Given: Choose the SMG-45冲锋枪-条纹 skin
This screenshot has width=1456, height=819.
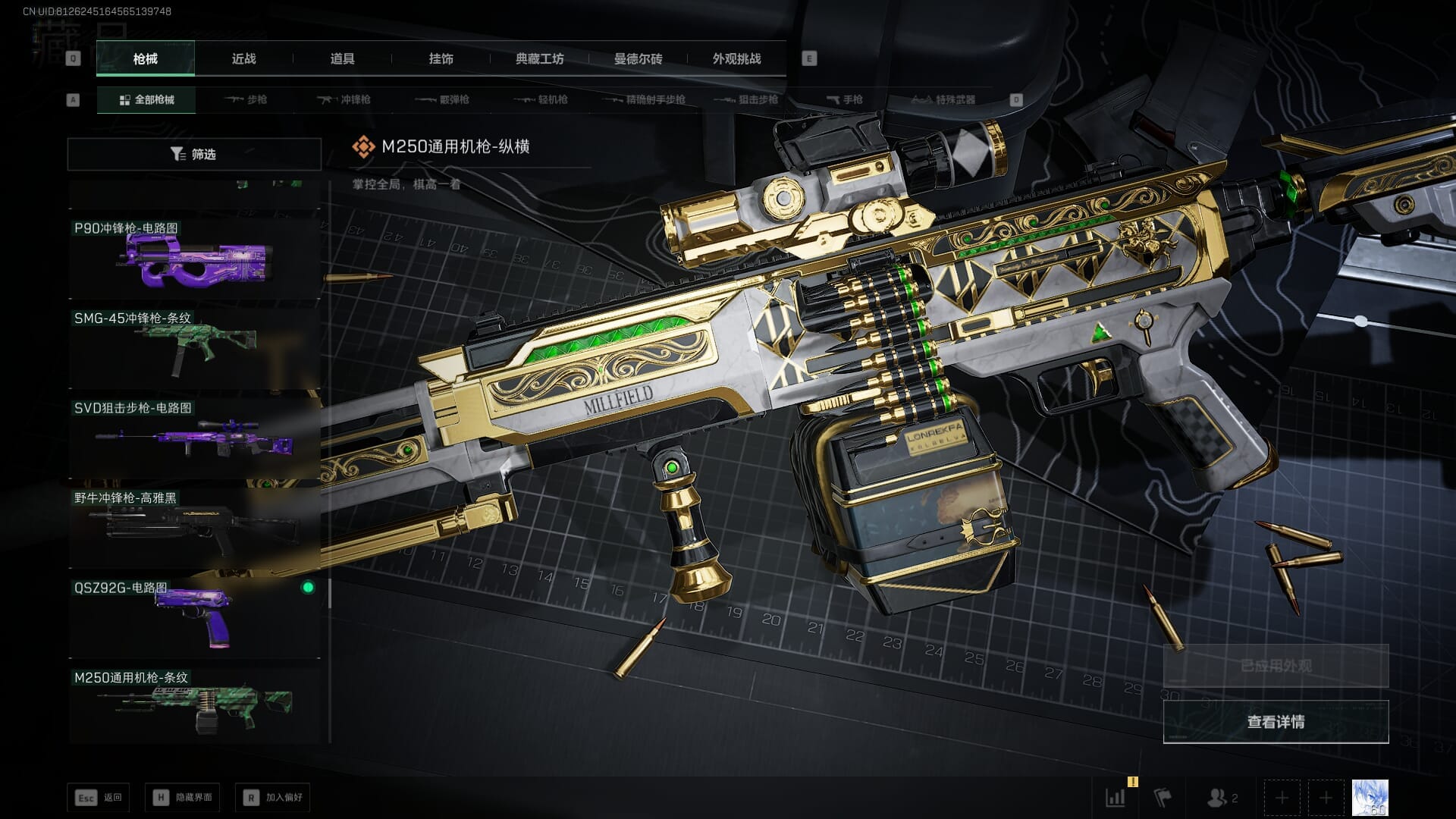Looking at the screenshot, I should (x=194, y=349).
